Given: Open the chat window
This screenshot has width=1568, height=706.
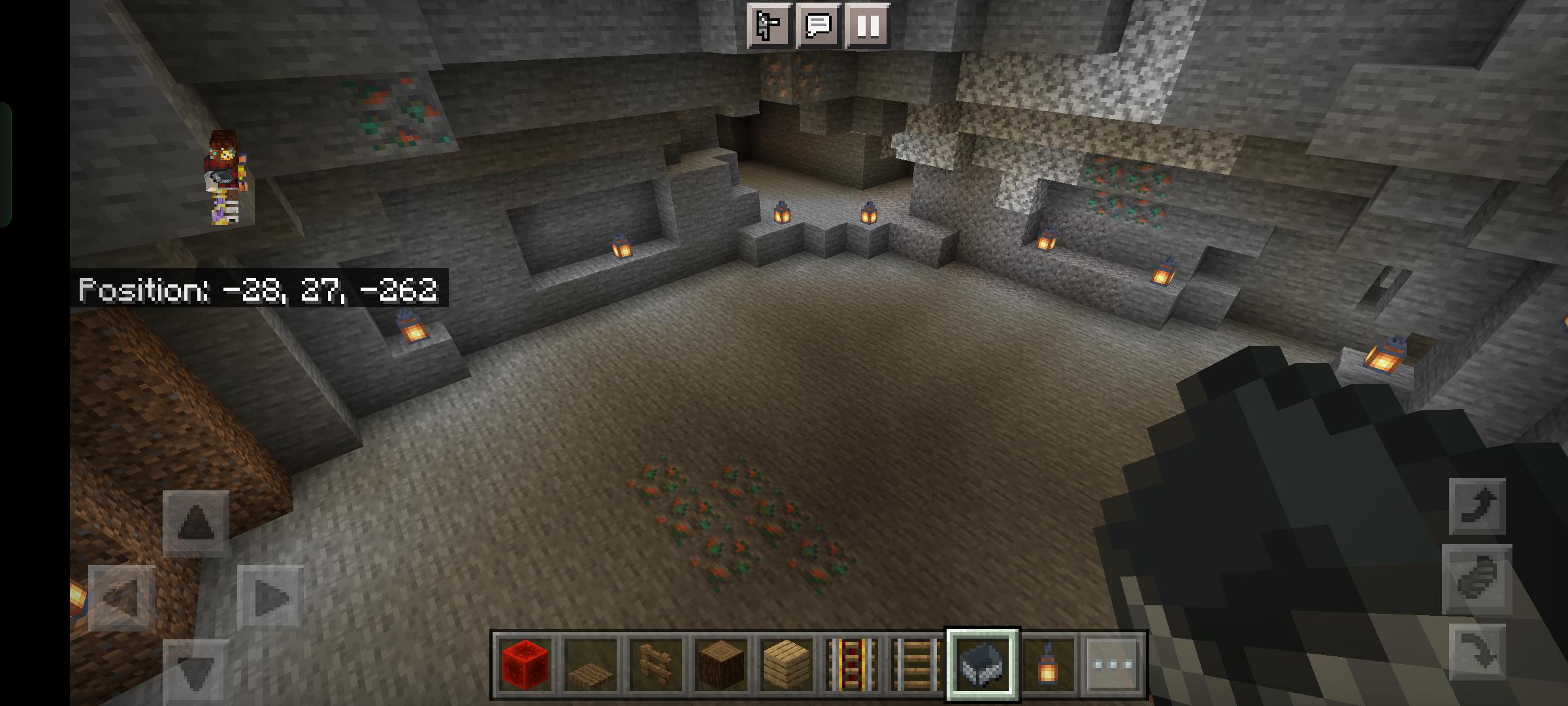Looking at the screenshot, I should [818, 26].
